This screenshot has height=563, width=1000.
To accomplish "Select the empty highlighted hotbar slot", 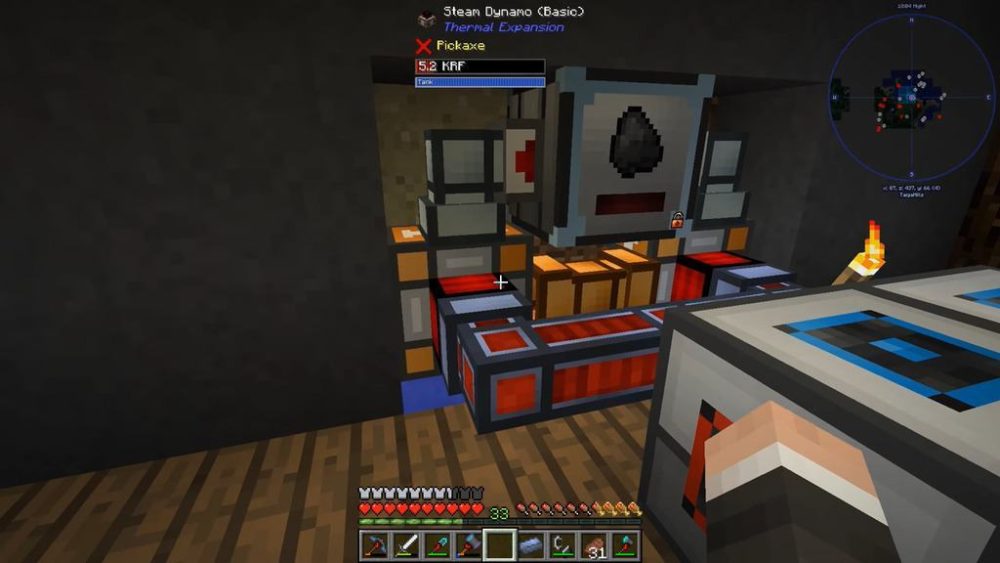I will [500, 545].
